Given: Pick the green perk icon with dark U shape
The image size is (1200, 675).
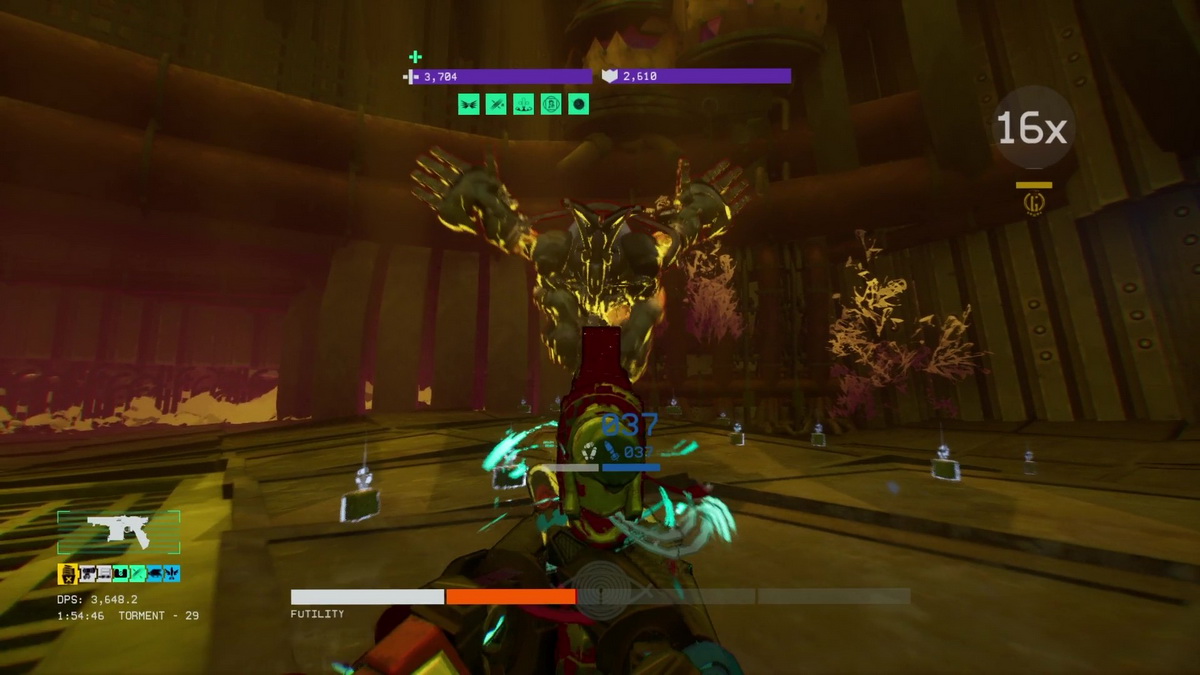Looking at the screenshot, I should point(120,574).
